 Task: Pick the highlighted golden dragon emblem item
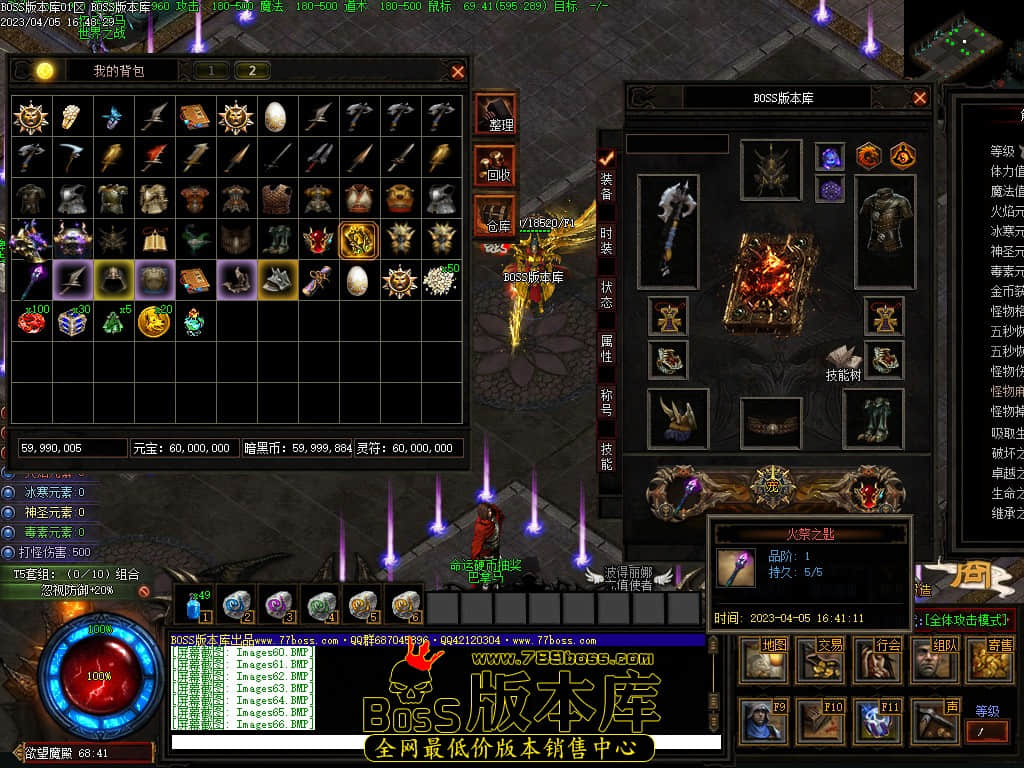tap(358, 240)
